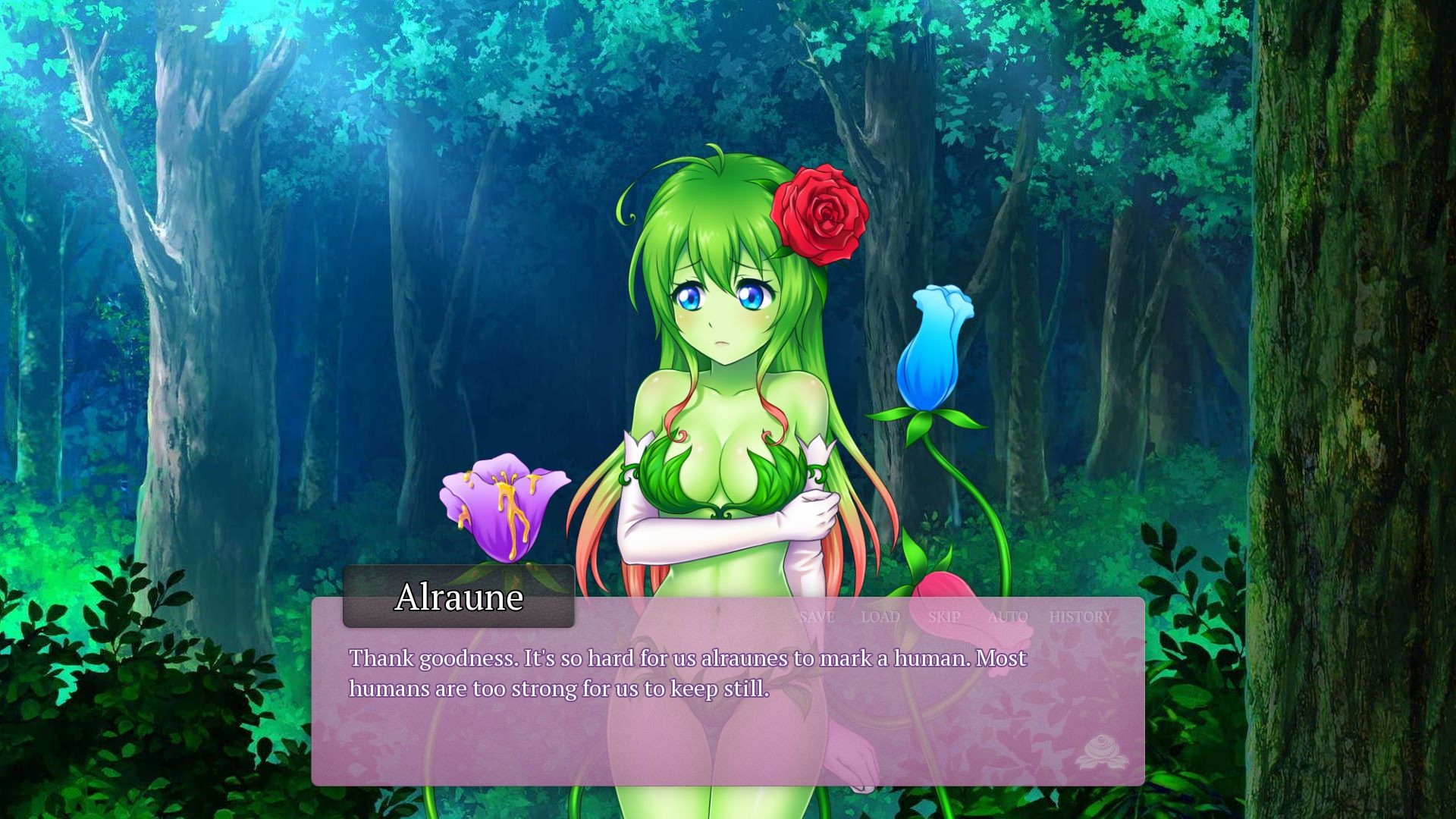Viewport: 1456px width, 819px height.
Task: Select the purple bell flower
Action: click(504, 504)
